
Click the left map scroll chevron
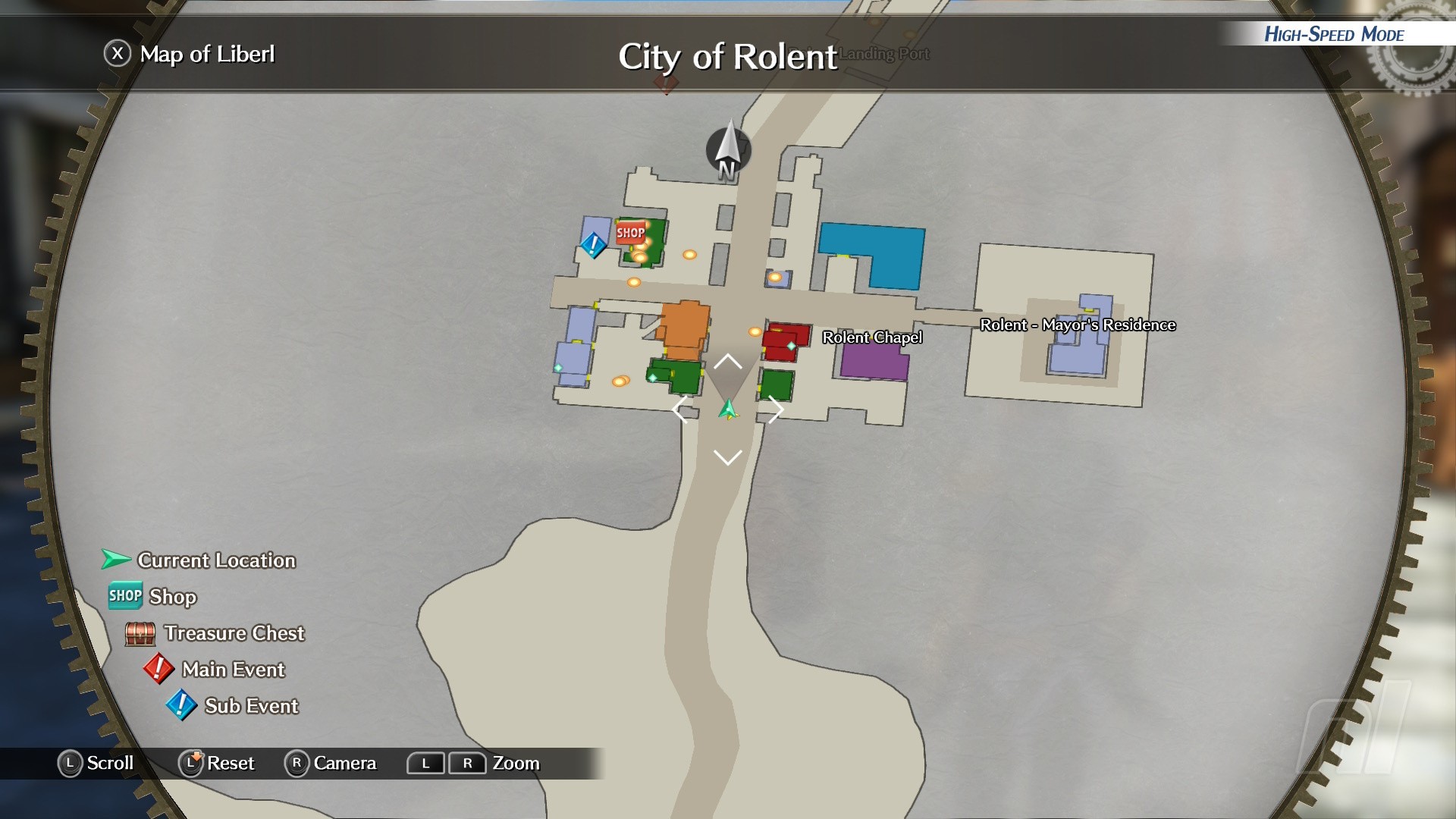click(x=680, y=410)
